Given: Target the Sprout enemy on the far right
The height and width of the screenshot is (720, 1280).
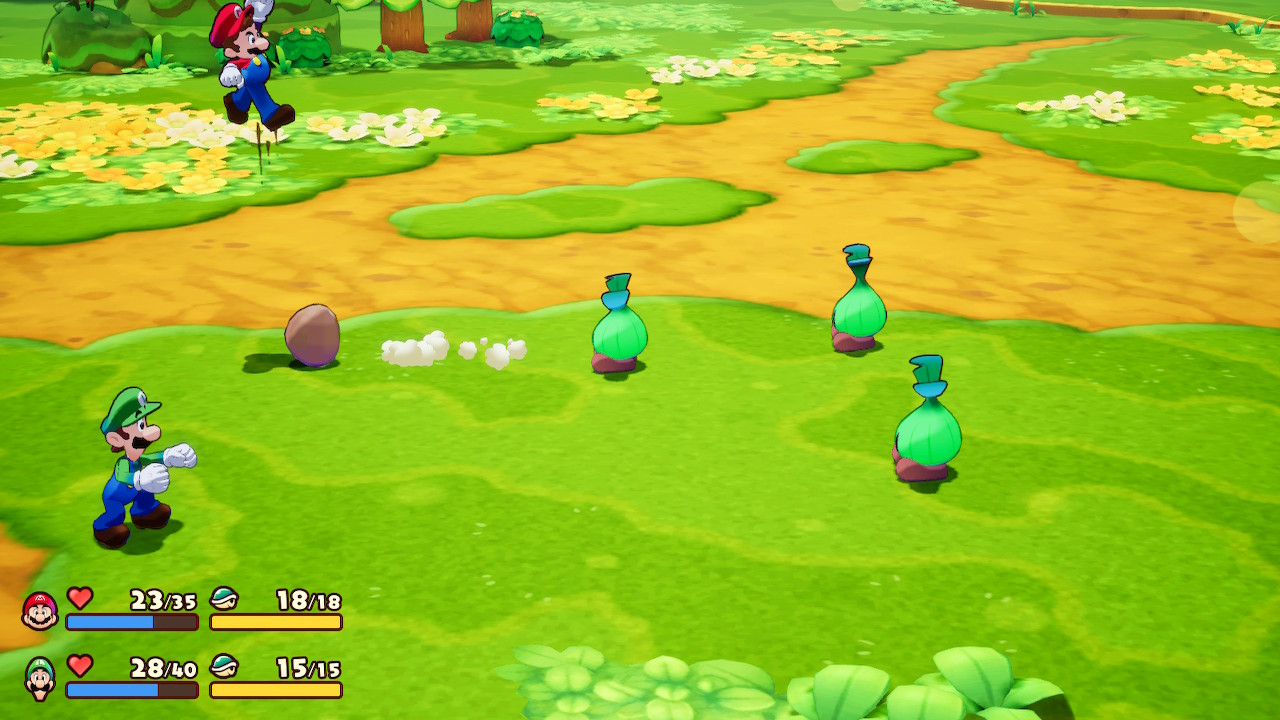Looking at the screenshot, I should coord(928,430).
